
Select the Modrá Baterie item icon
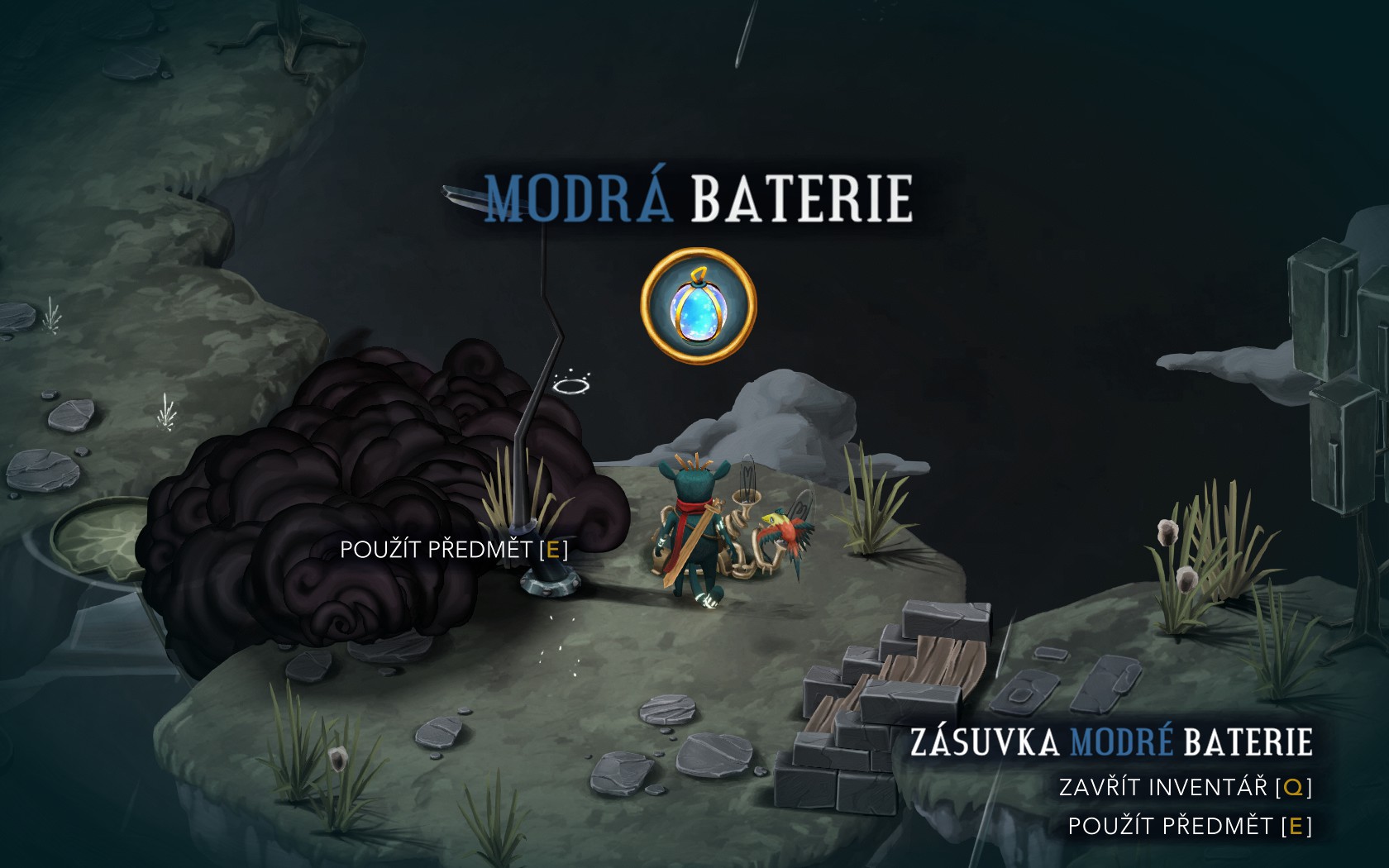point(697,304)
